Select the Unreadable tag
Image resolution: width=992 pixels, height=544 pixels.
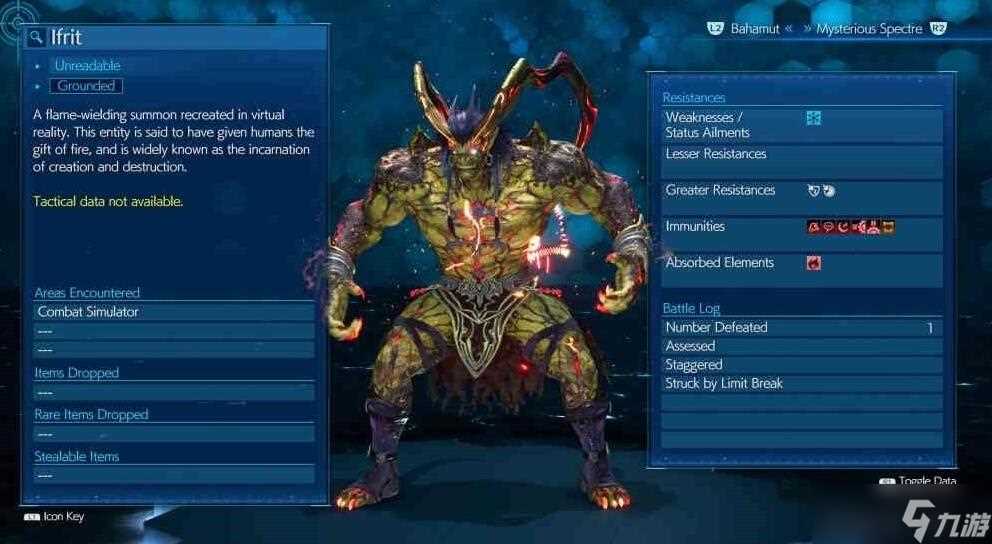87,66
